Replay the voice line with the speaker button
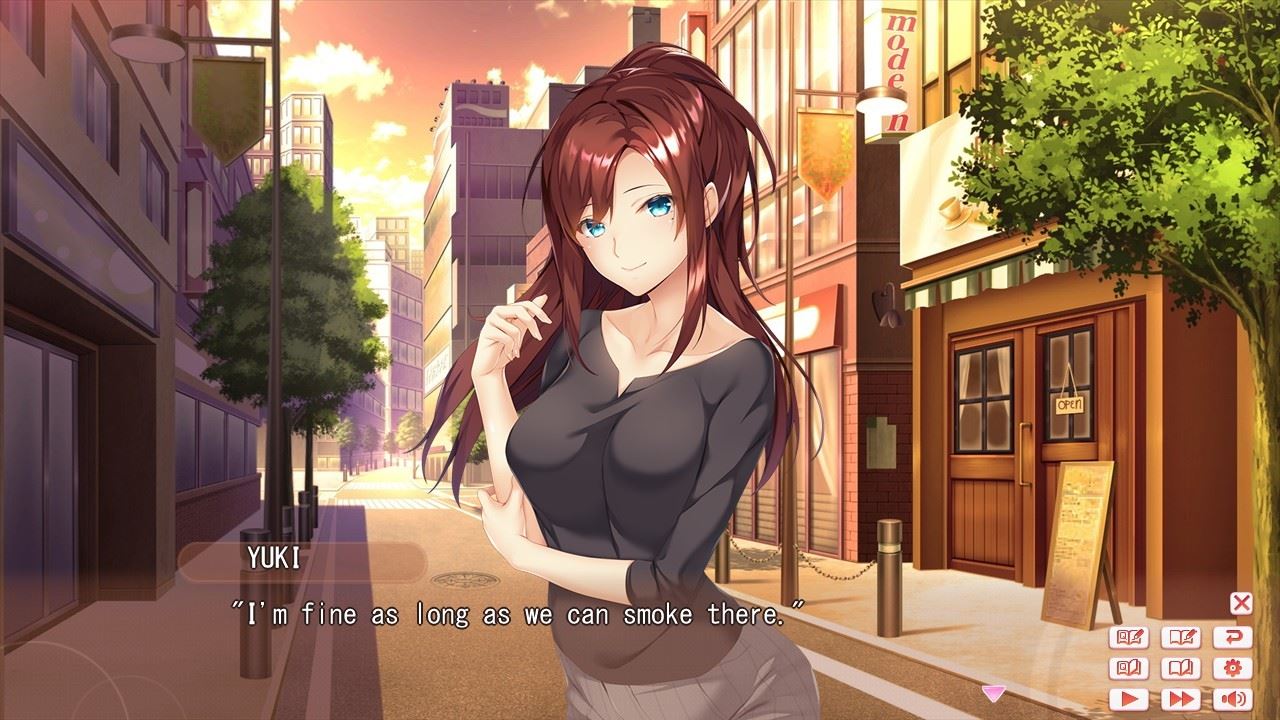This screenshot has width=1280, height=720. click(1232, 699)
